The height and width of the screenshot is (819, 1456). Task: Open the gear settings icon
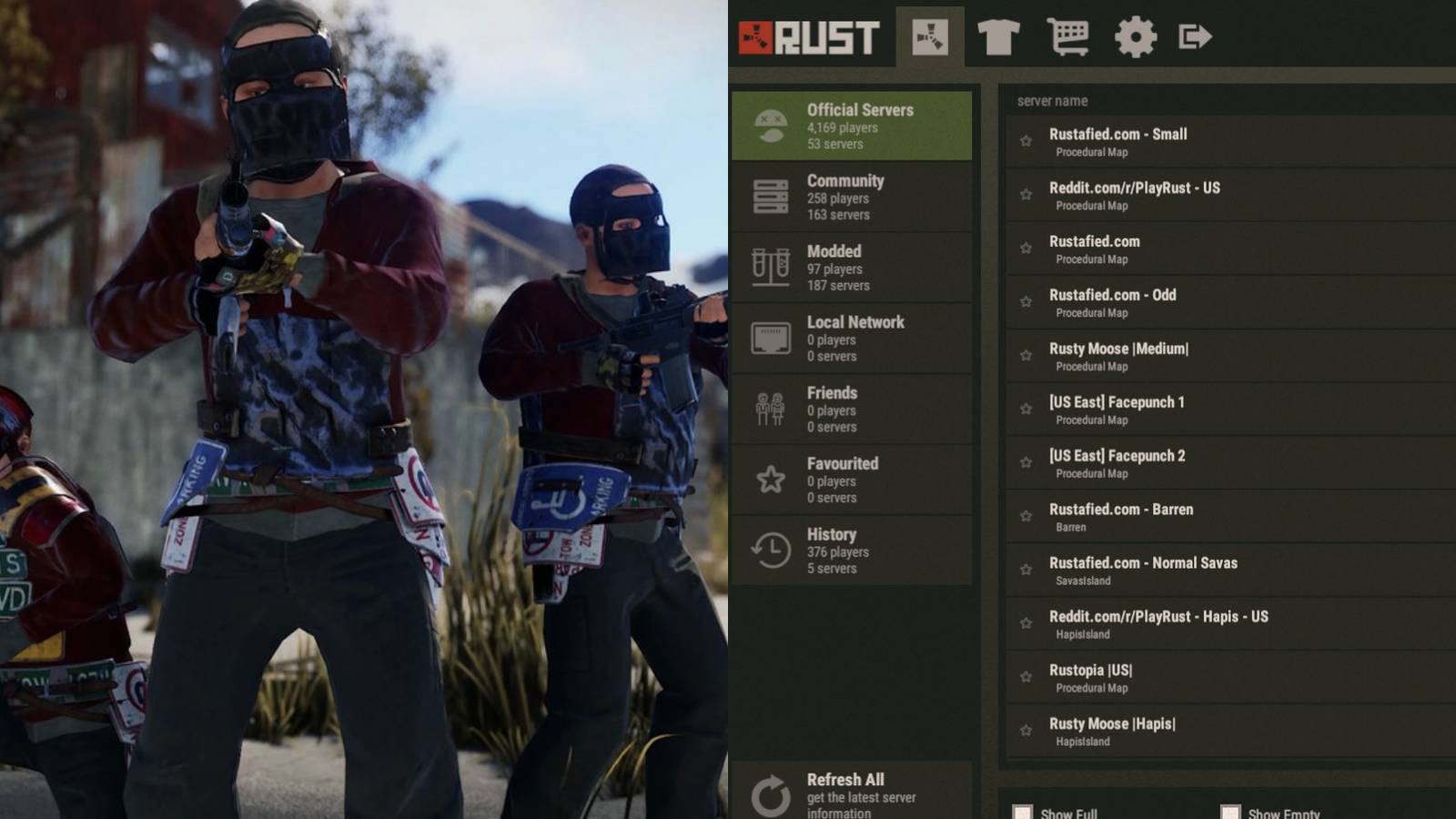pyautogui.click(x=1133, y=38)
